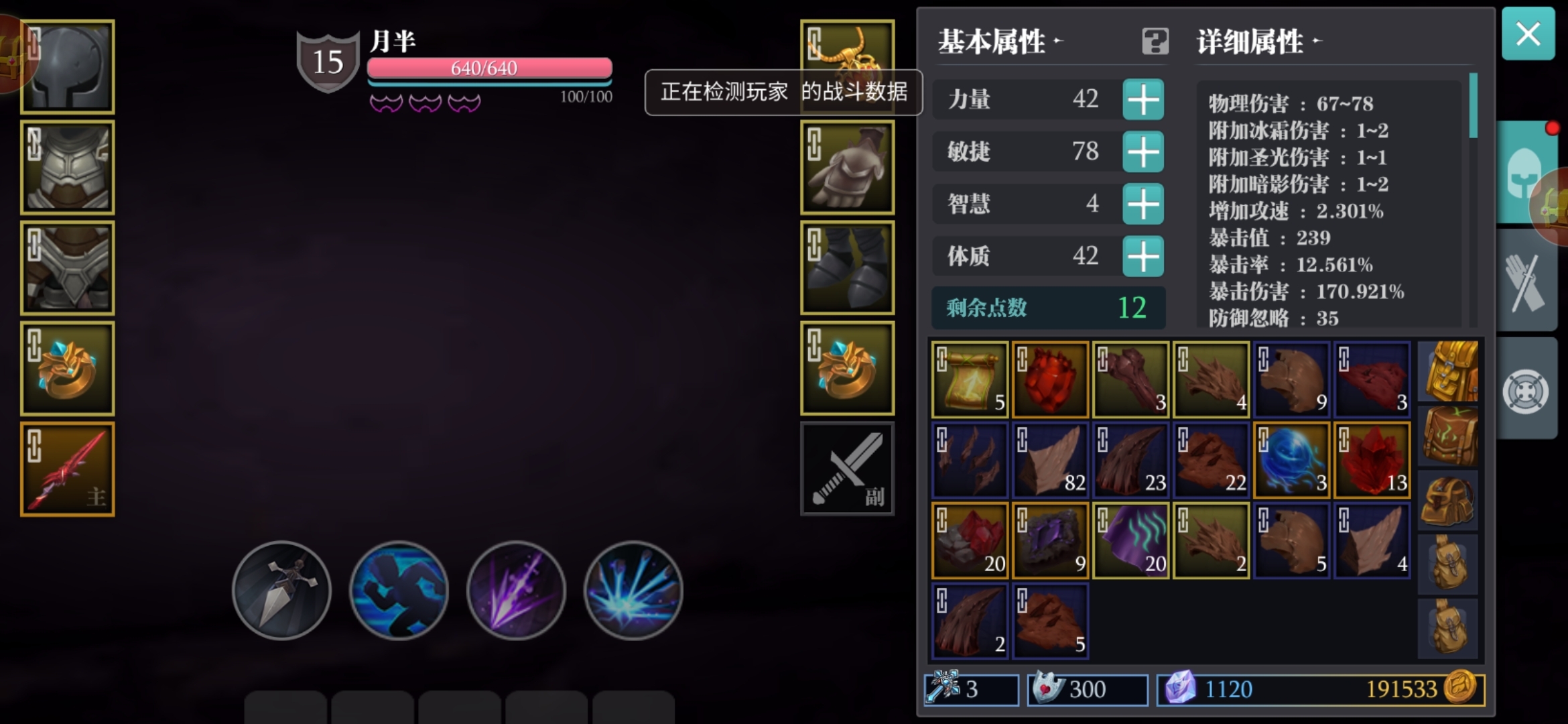Increase 力量 with its plus button

coord(1145,99)
